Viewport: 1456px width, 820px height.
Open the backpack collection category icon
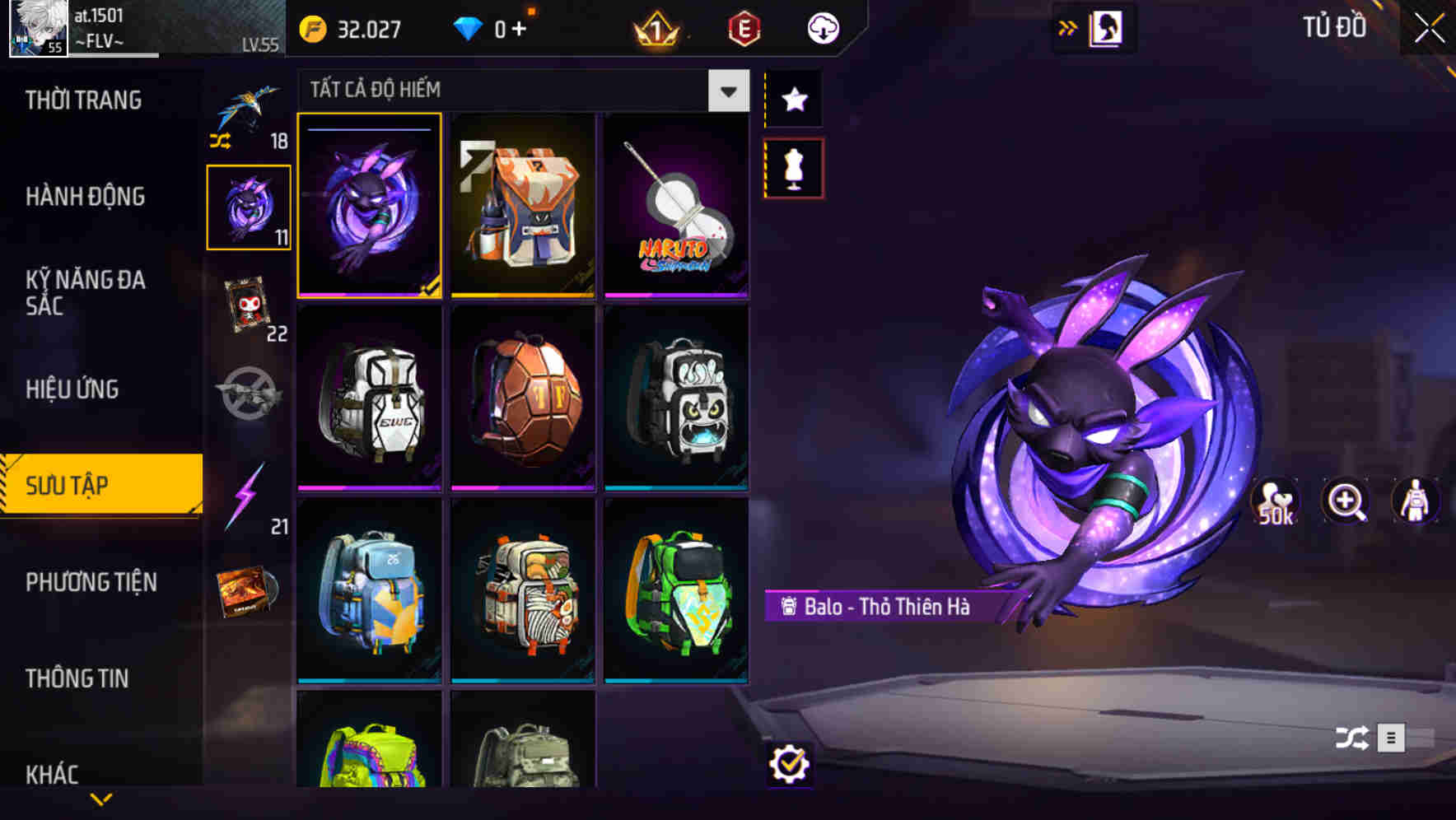point(249,207)
